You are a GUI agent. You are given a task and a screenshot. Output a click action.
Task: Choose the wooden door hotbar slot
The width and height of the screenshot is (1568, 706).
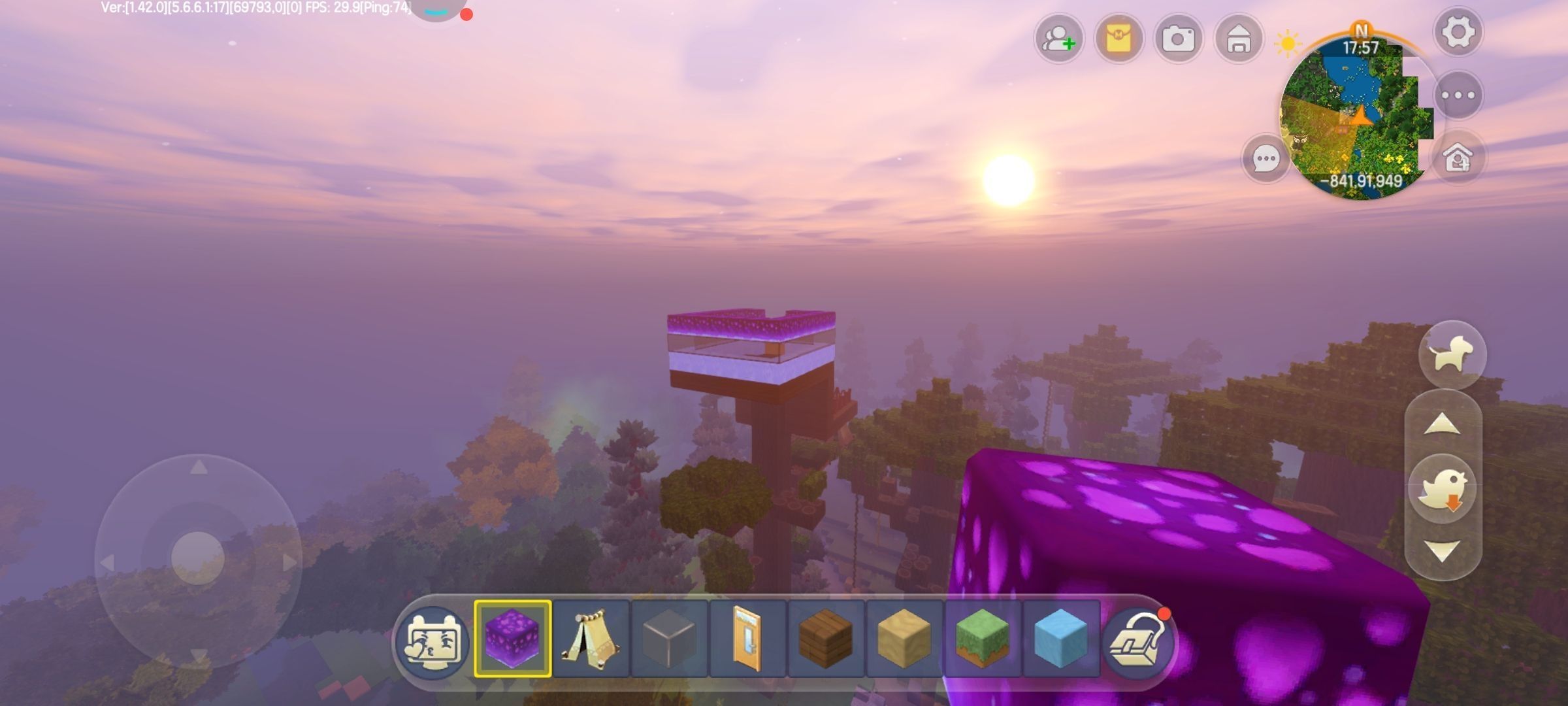747,639
